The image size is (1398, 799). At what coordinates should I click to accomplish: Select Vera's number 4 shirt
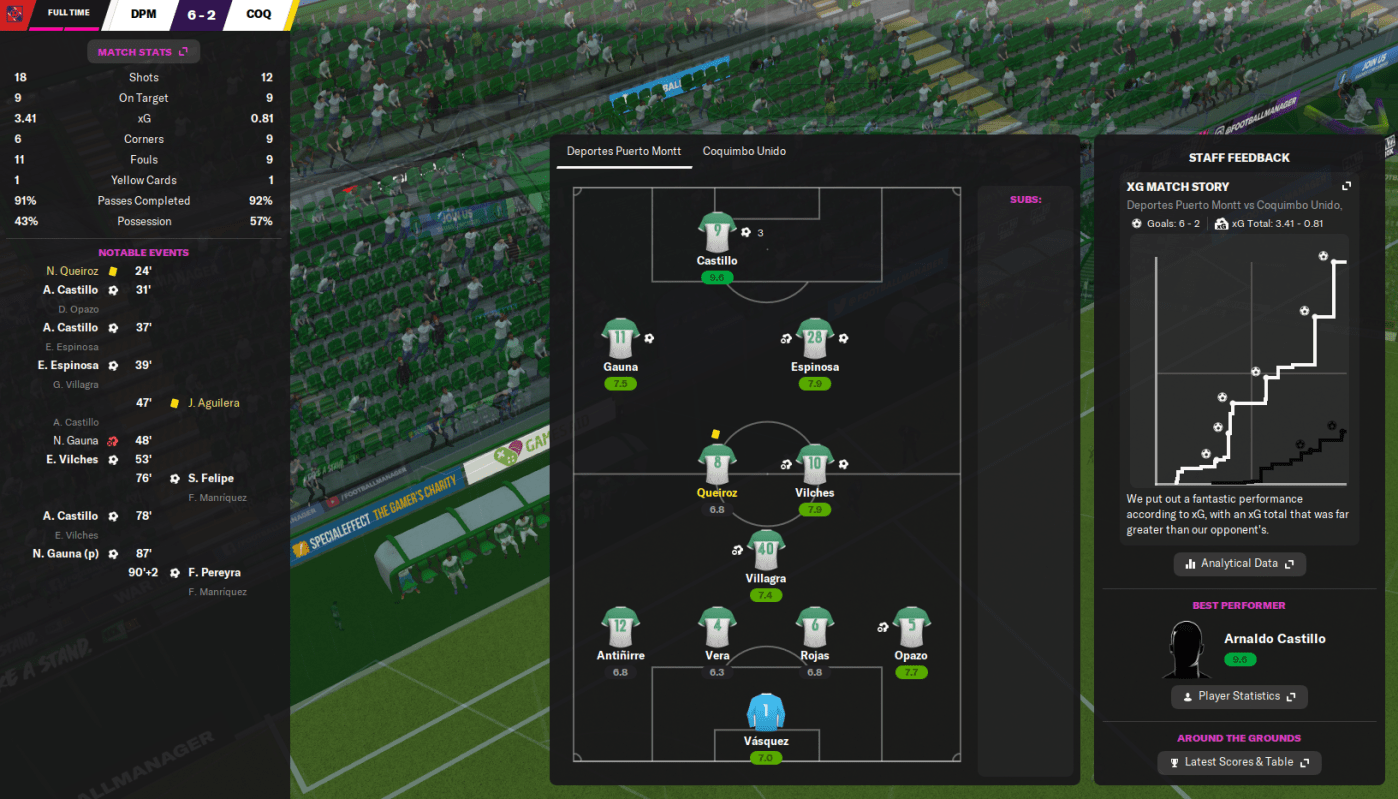pyautogui.click(x=717, y=627)
